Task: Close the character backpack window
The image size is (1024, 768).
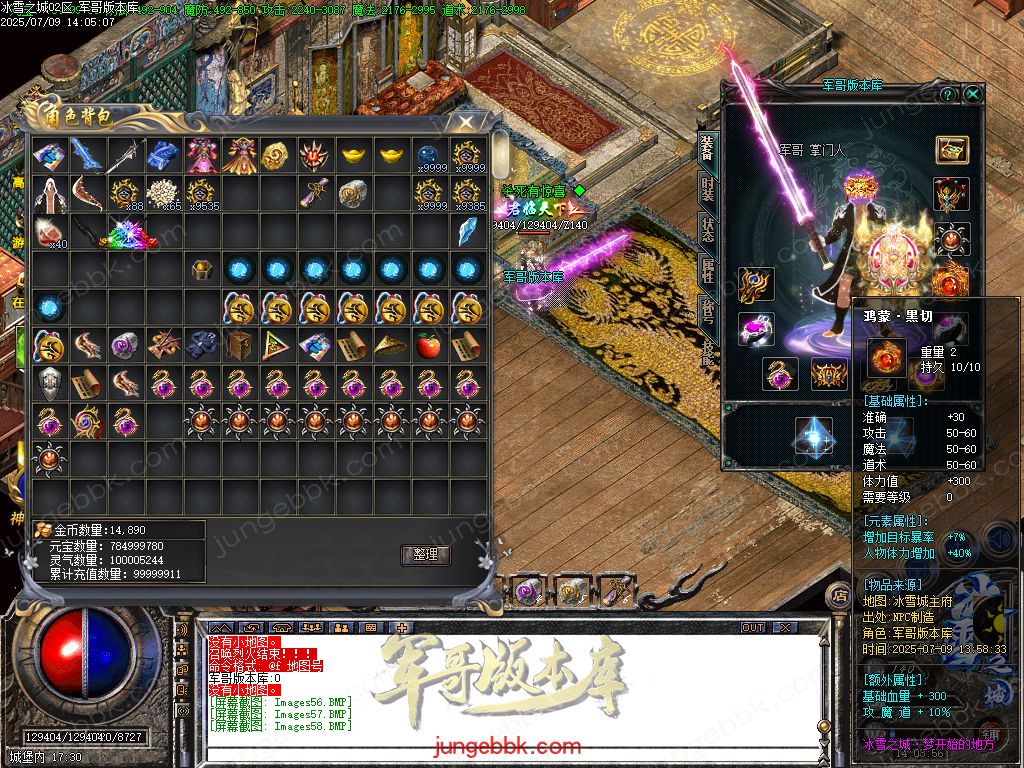Action: coord(465,121)
